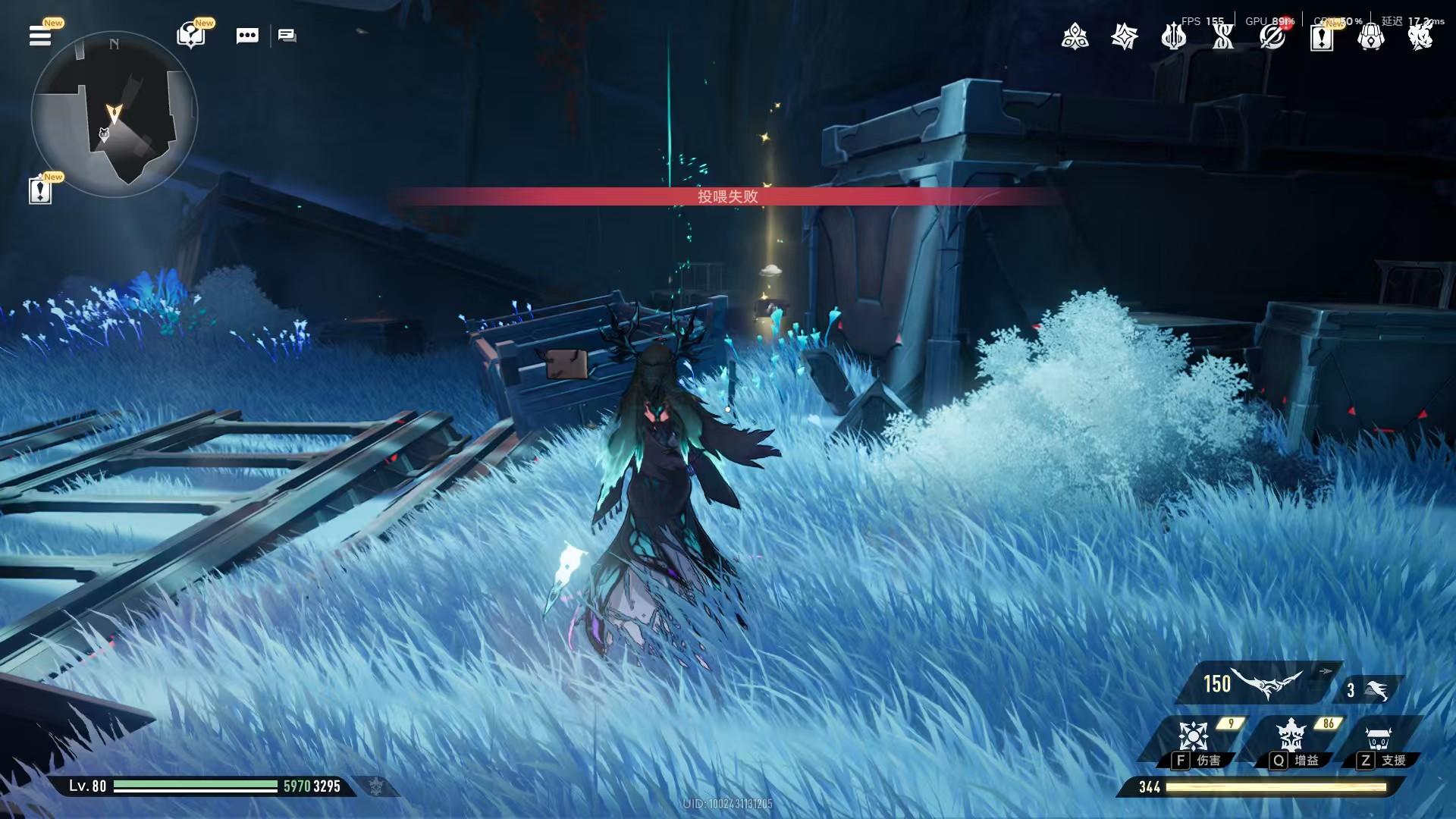Open the circled sword icon with red dot

1272,36
